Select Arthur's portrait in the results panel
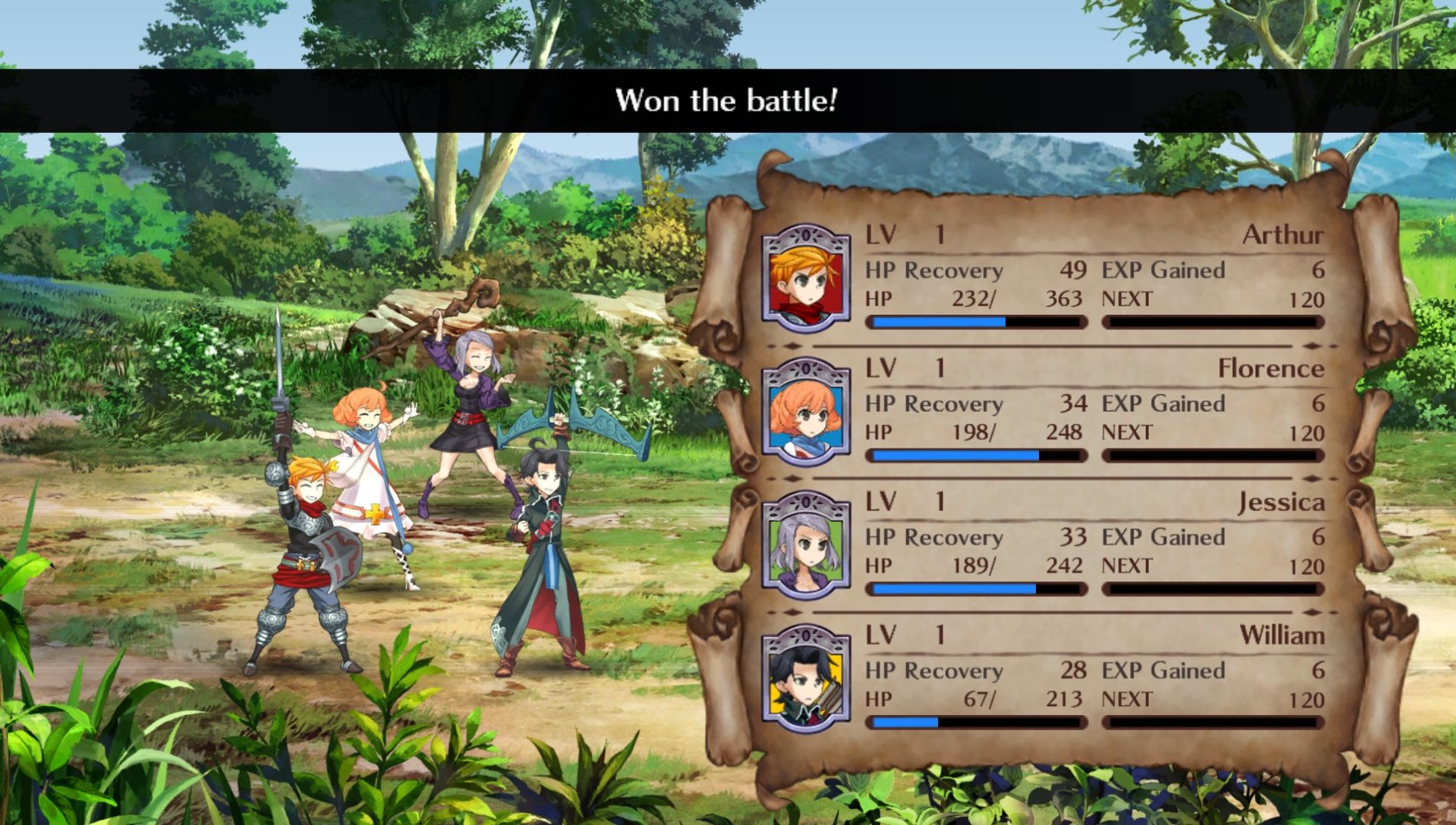Image resolution: width=1456 pixels, height=825 pixels. tap(806, 279)
